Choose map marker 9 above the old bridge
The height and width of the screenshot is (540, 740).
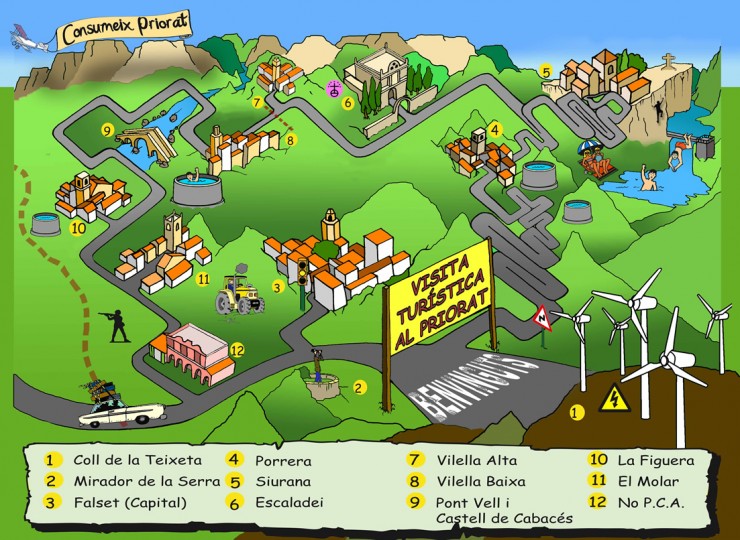(x=106, y=130)
